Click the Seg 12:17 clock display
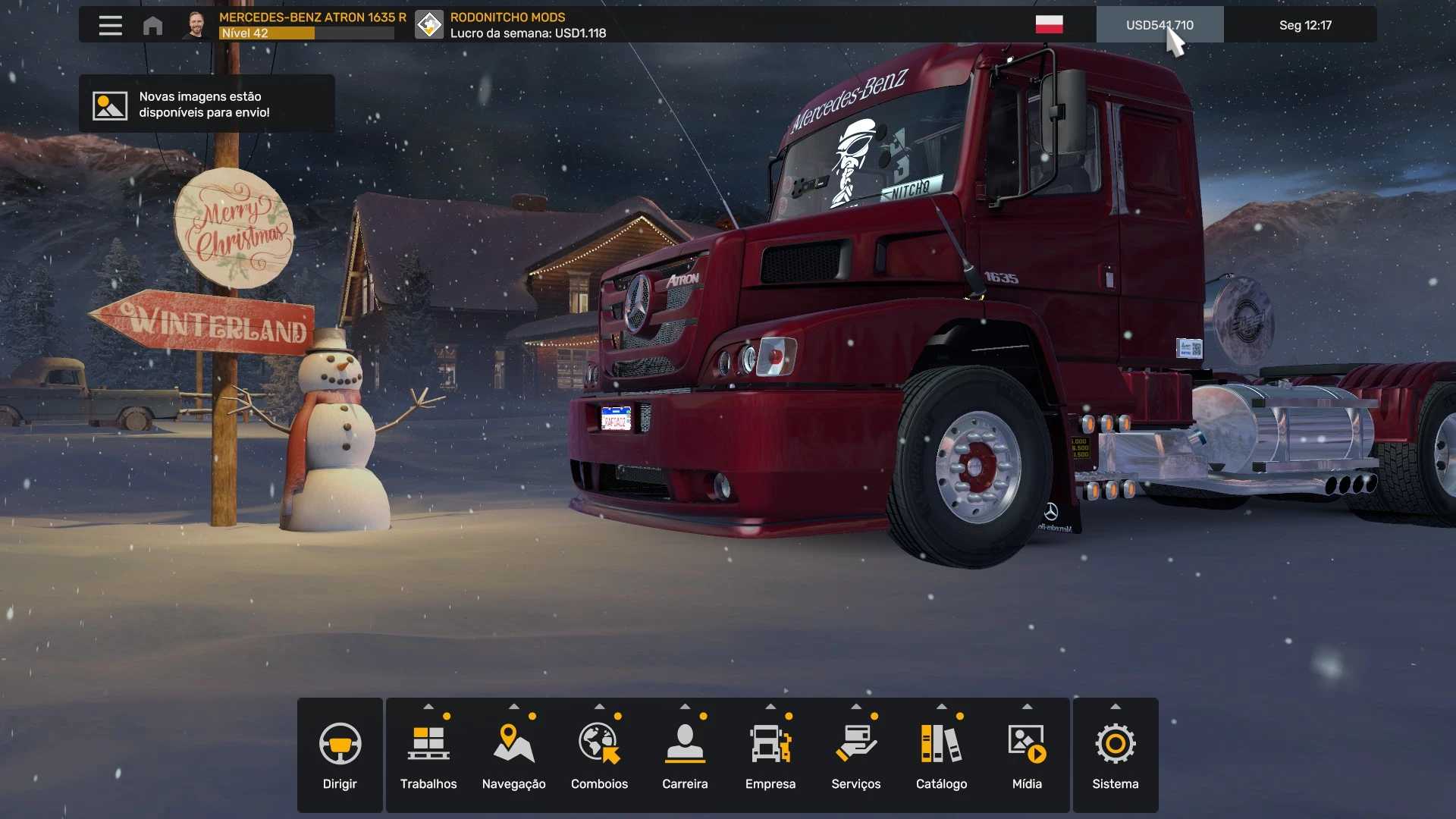 tap(1304, 25)
